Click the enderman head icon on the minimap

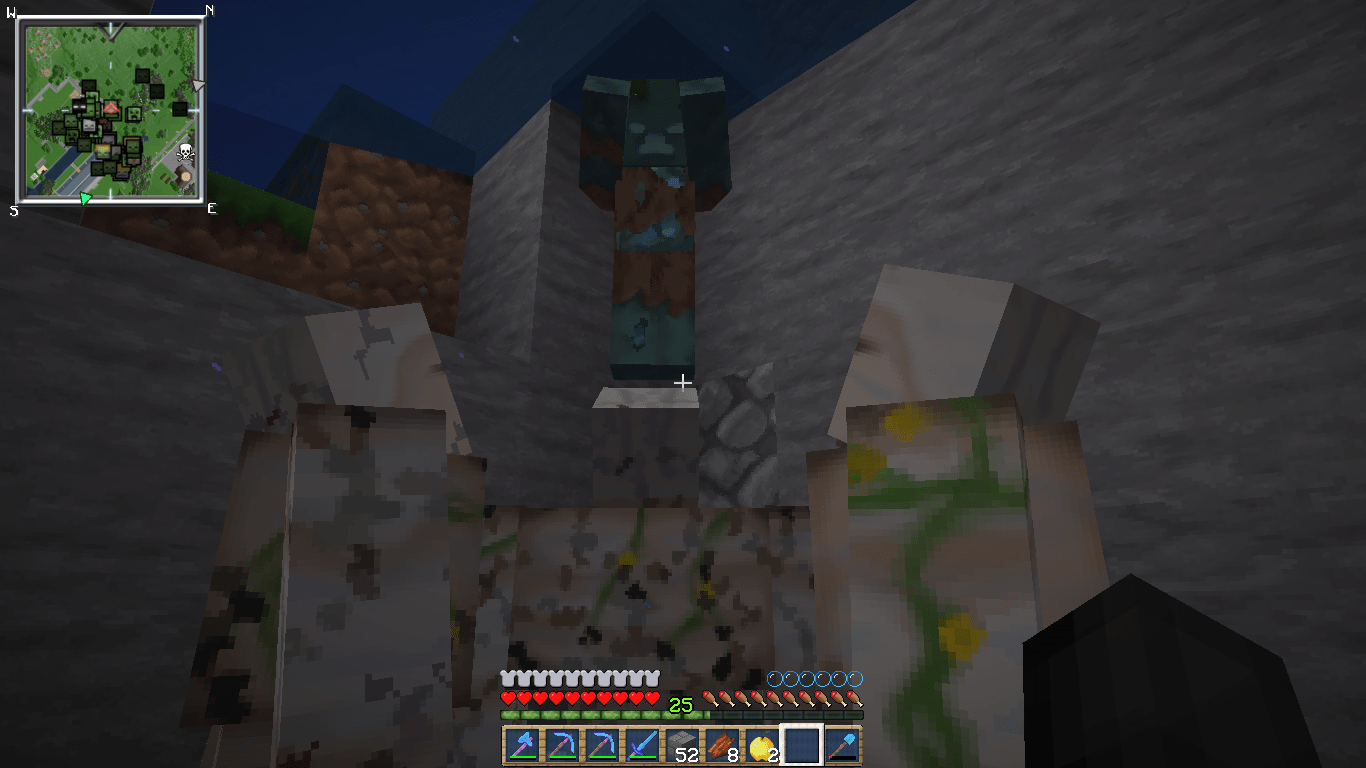(x=79, y=106)
